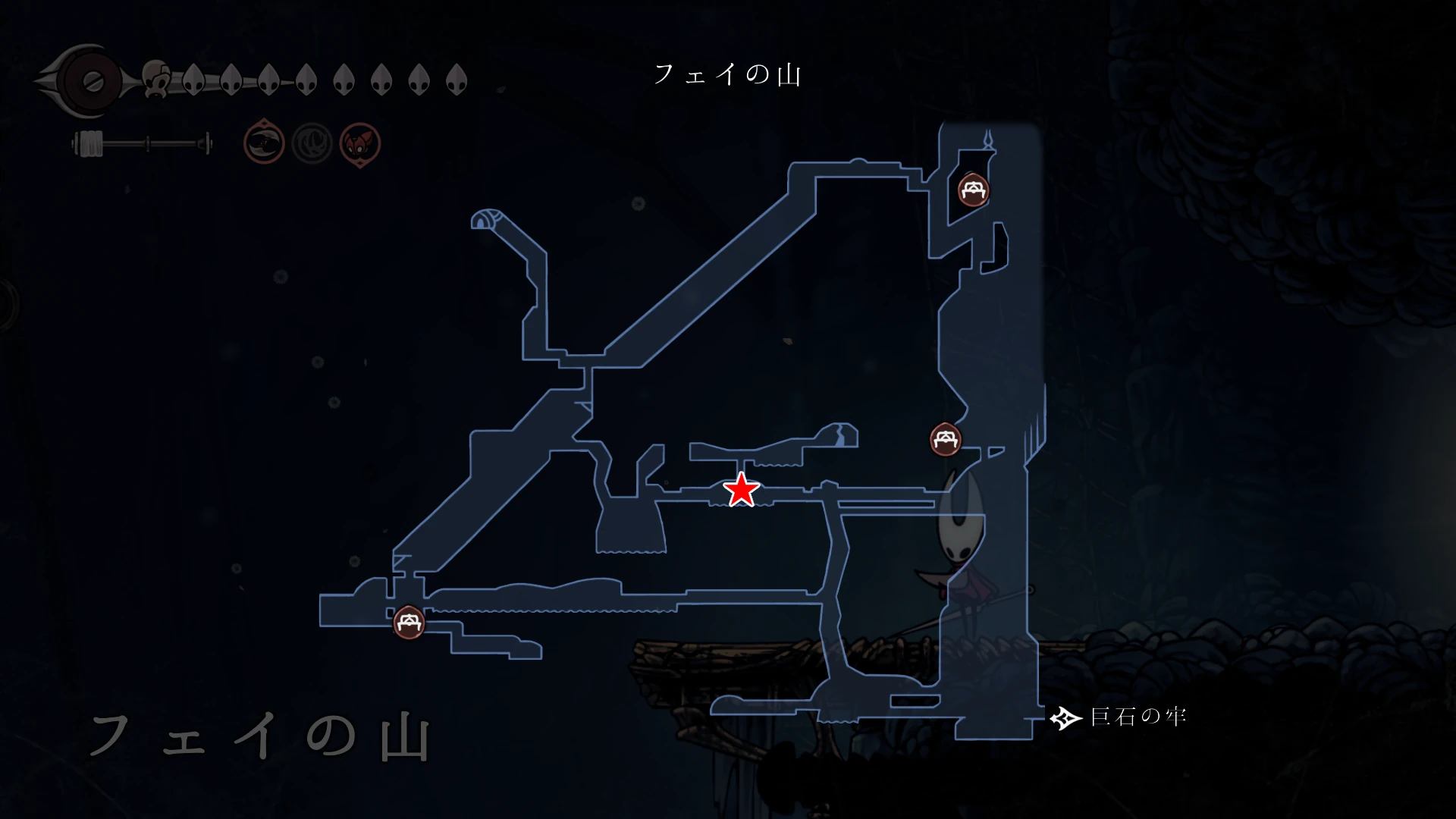Select the bench marker on the tall shaft's left ledge
Screen dimensions: 1456x819
(x=946, y=439)
